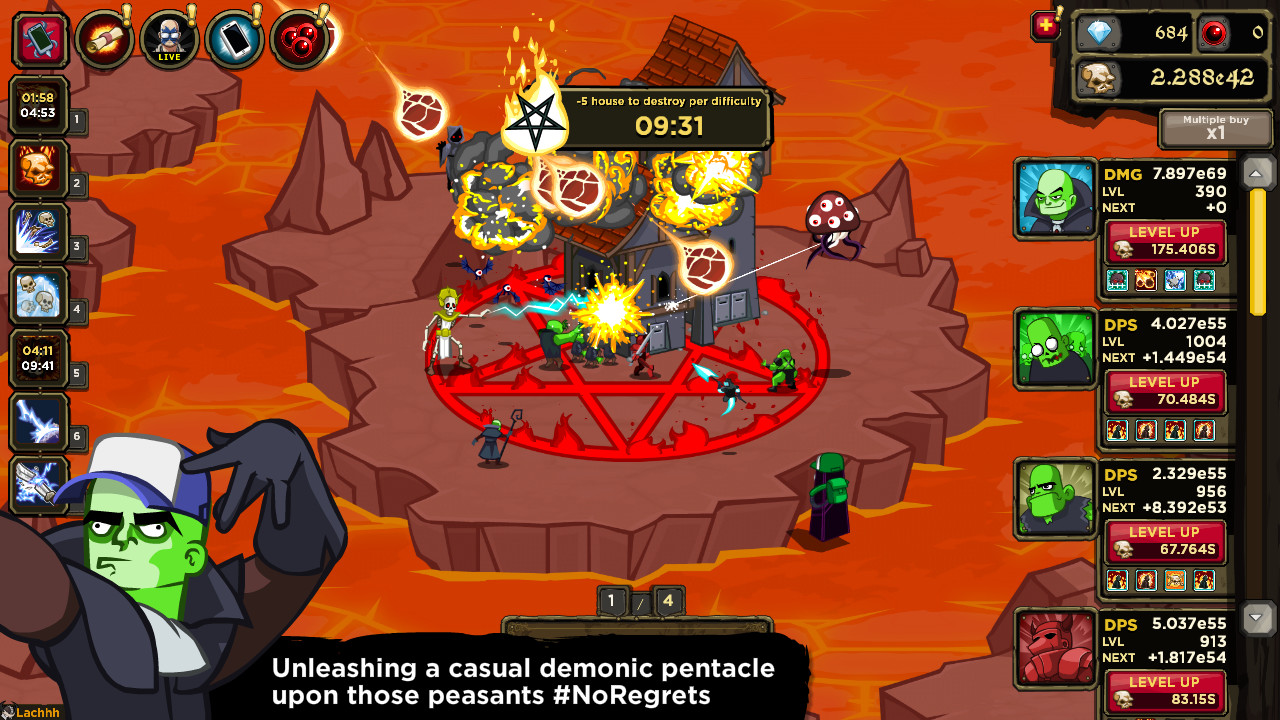Viewport: 1280px width, 720px height.
Task: Open the news scroll at the top
Action: pos(105,38)
